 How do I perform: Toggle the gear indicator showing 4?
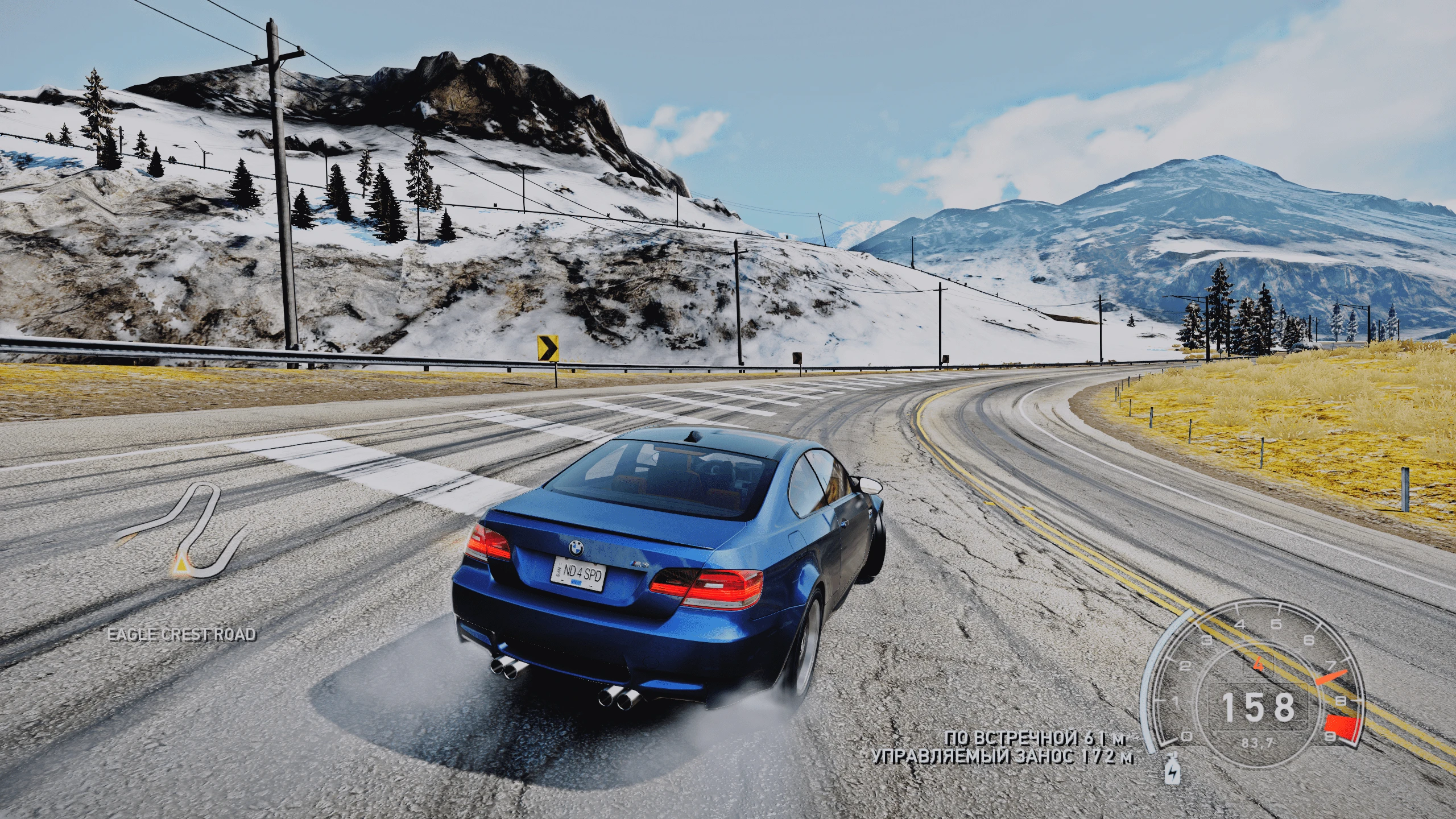[1259, 664]
